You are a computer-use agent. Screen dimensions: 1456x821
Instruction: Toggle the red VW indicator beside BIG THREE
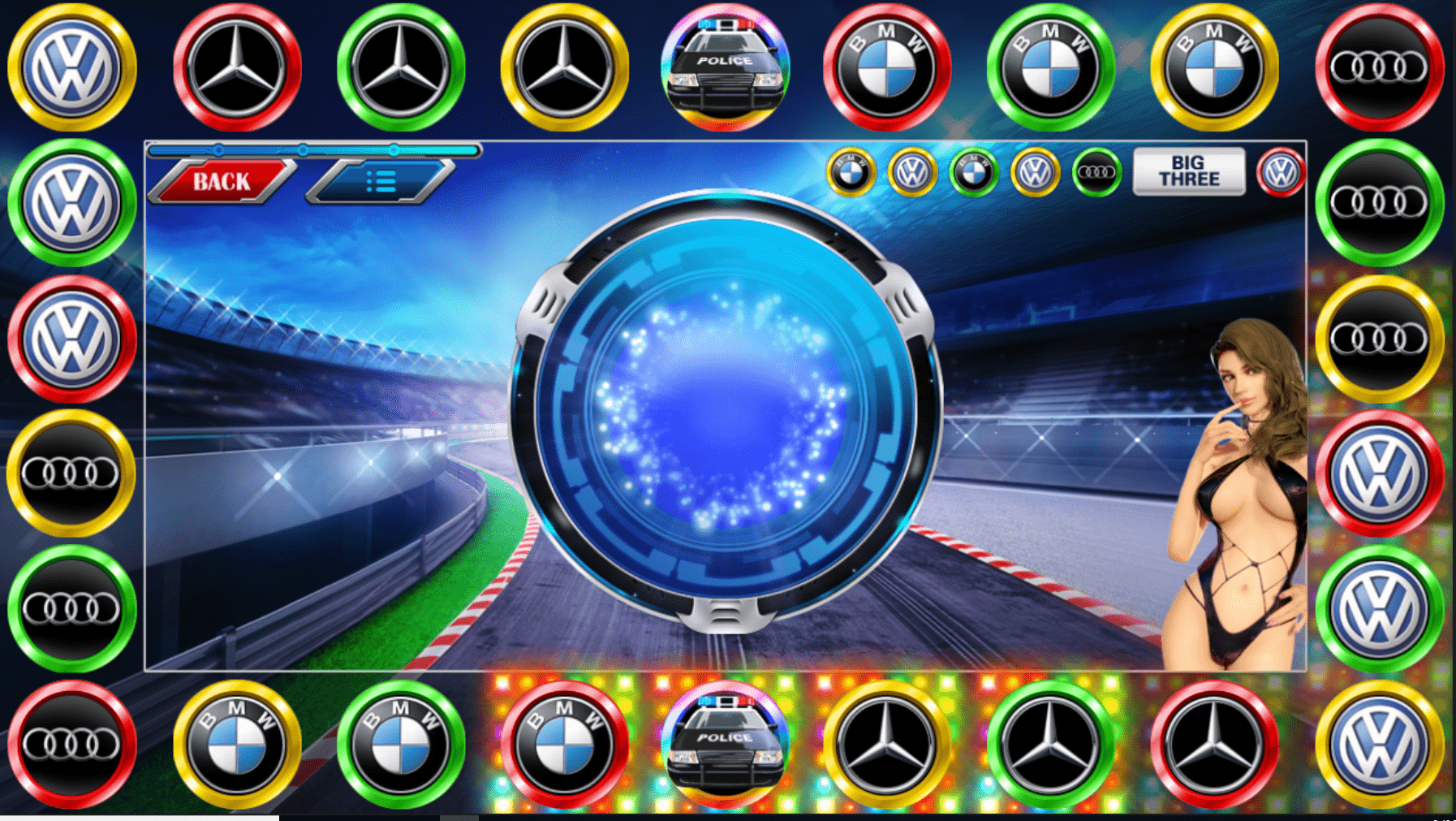tap(1282, 171)
